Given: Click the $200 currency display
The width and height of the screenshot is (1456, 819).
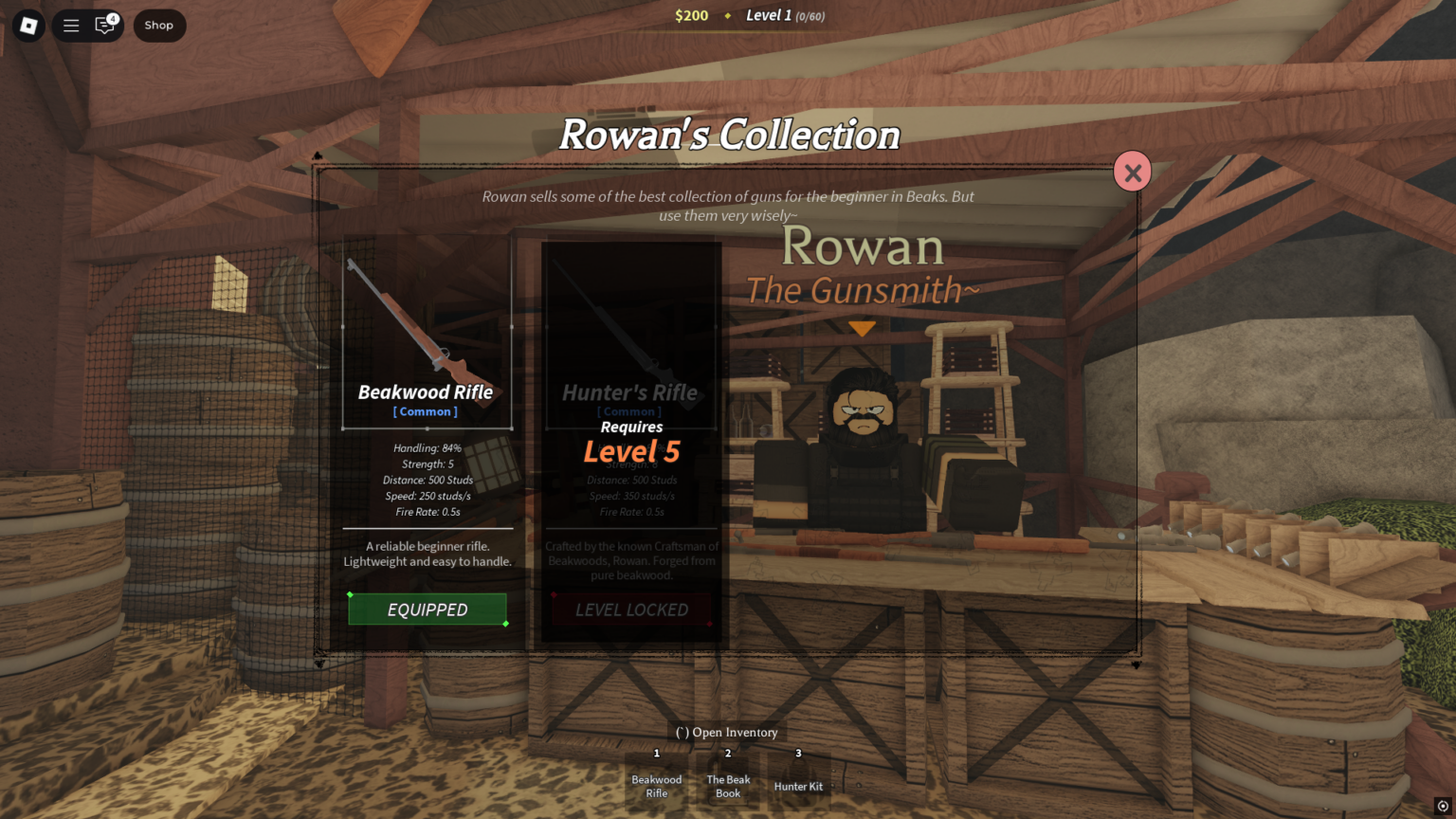Looking at the screenshot, I should pos(692,15).
